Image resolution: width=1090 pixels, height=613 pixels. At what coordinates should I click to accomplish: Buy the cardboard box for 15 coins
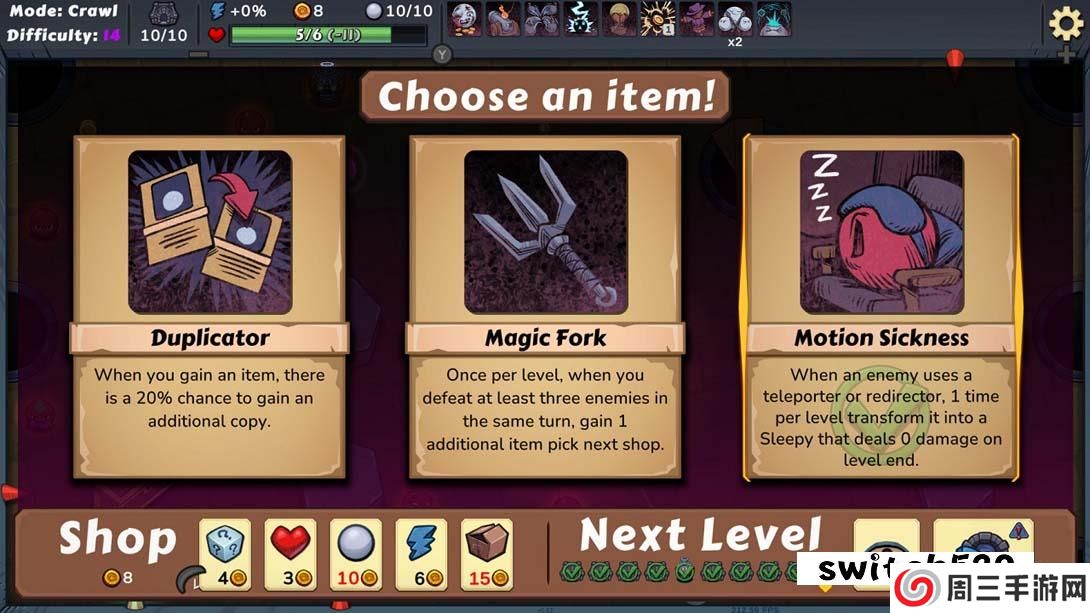coord(487,553)
